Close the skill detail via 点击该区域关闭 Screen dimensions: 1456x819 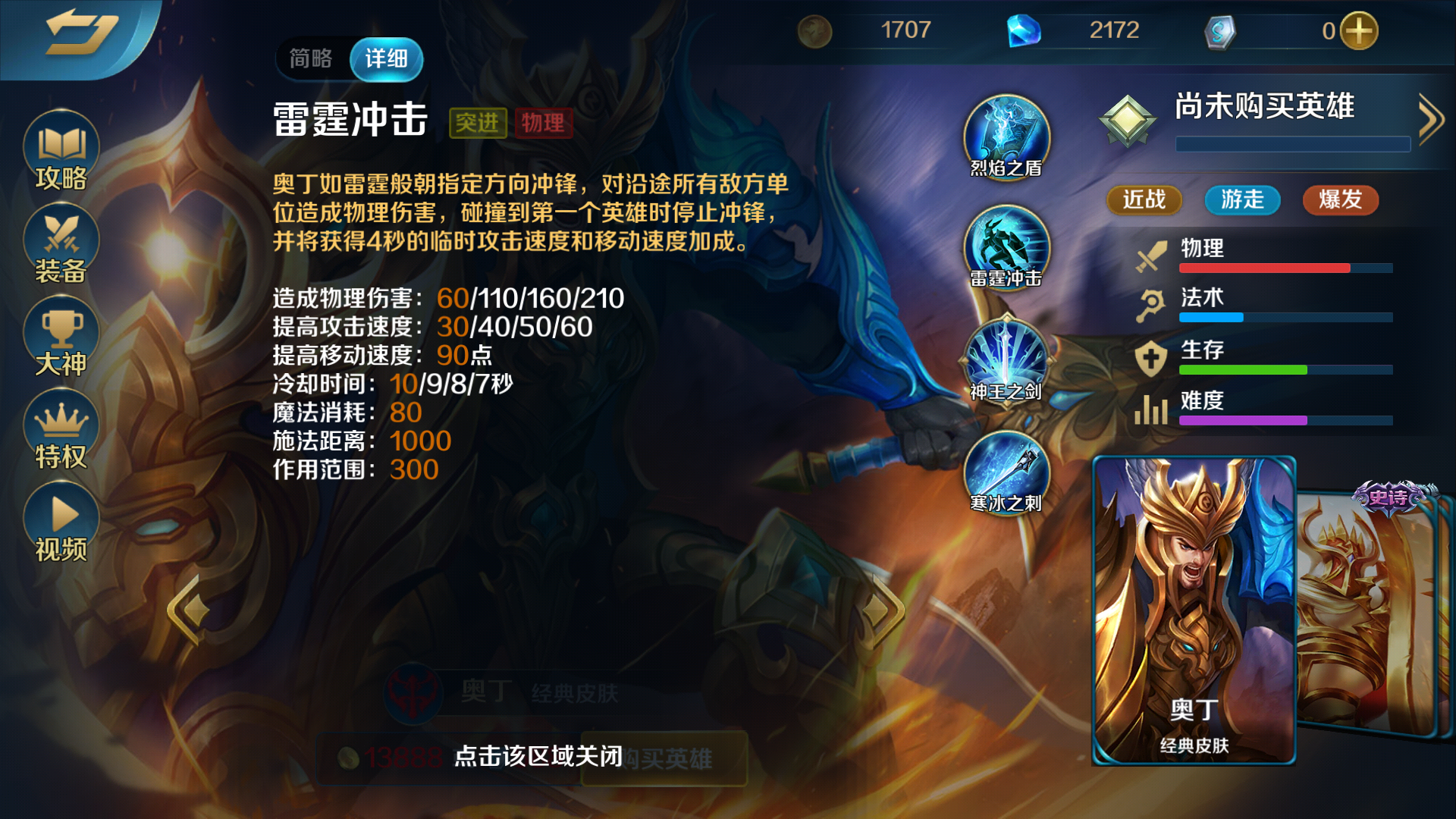[538, 756]
